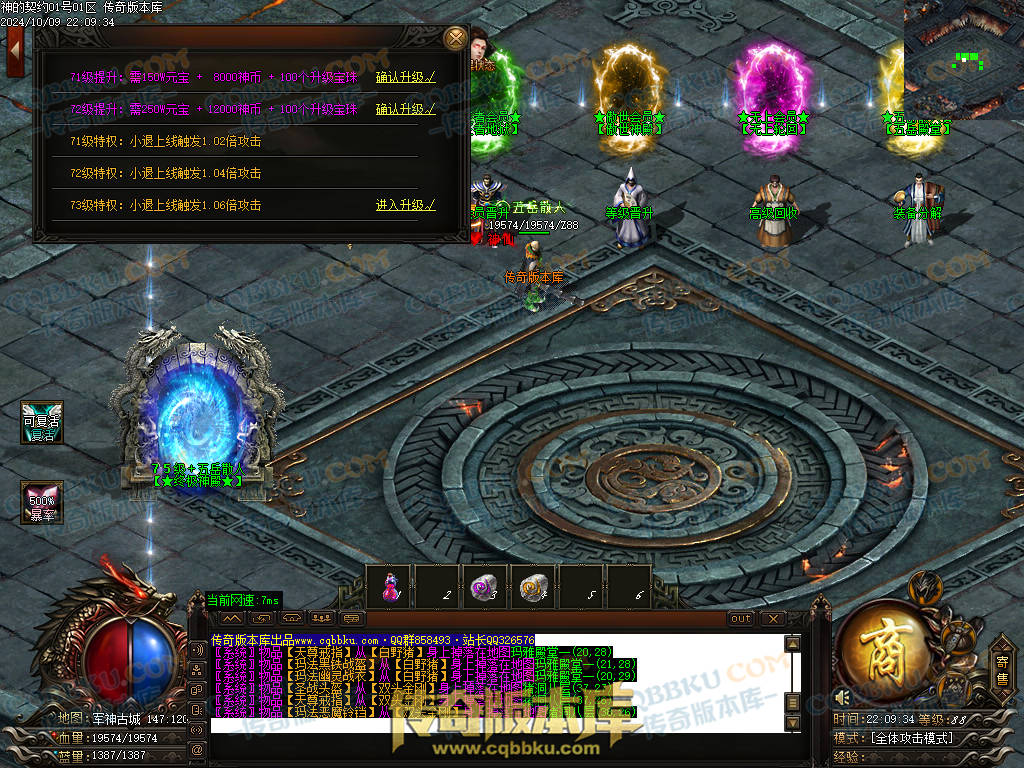
Task: Open the helmet icon above the shop orb
Action: point(924,587)
